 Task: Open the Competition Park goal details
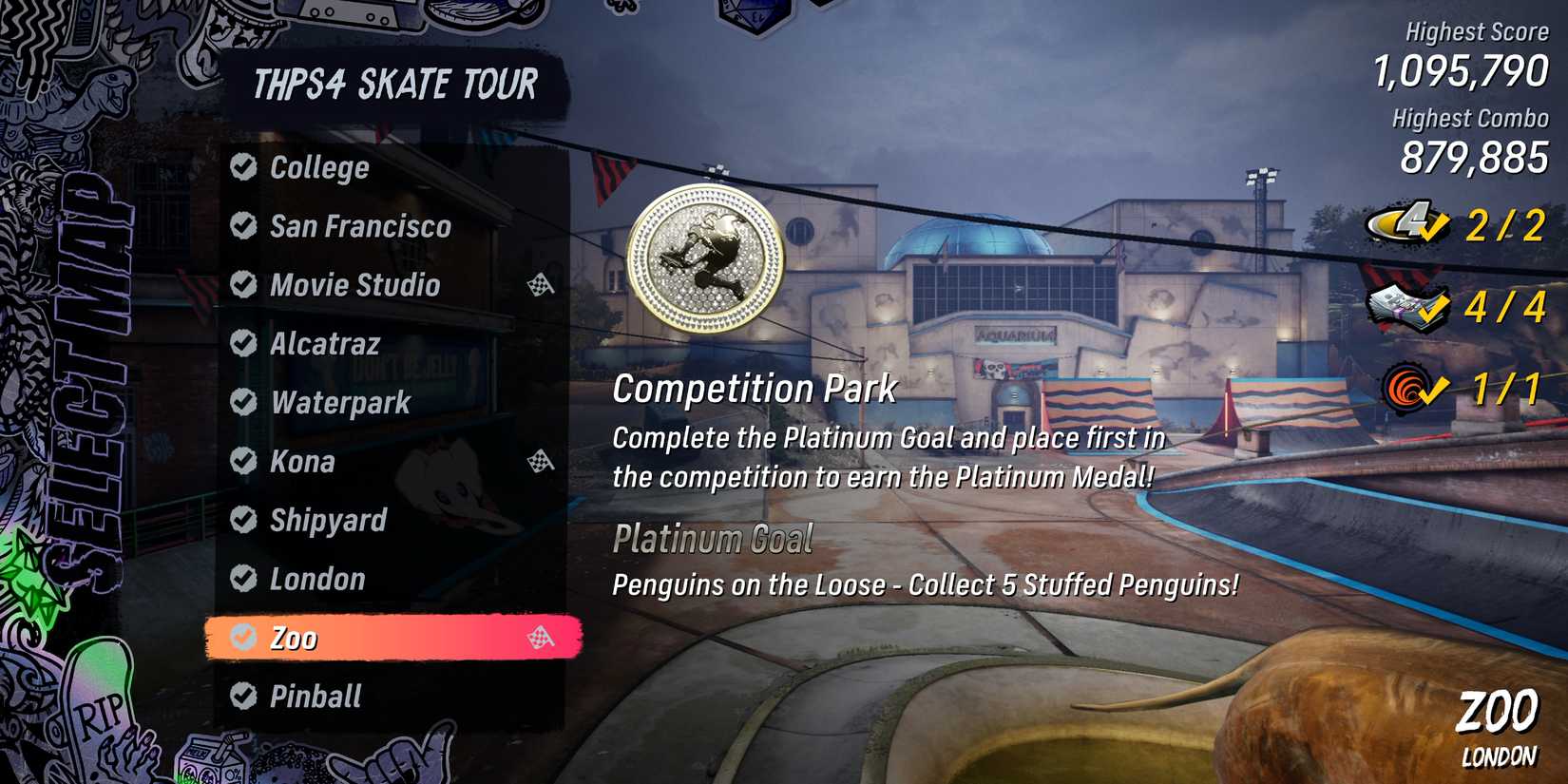click(755, 388)
